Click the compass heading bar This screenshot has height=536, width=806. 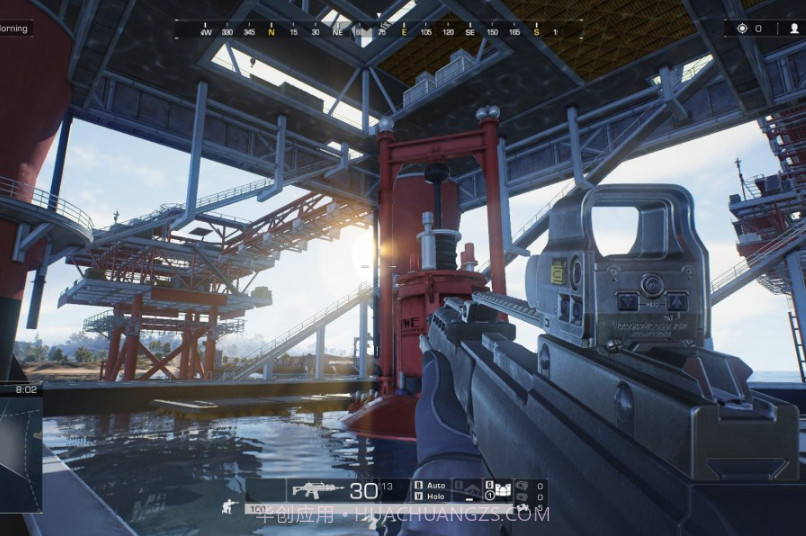(378, 30)
